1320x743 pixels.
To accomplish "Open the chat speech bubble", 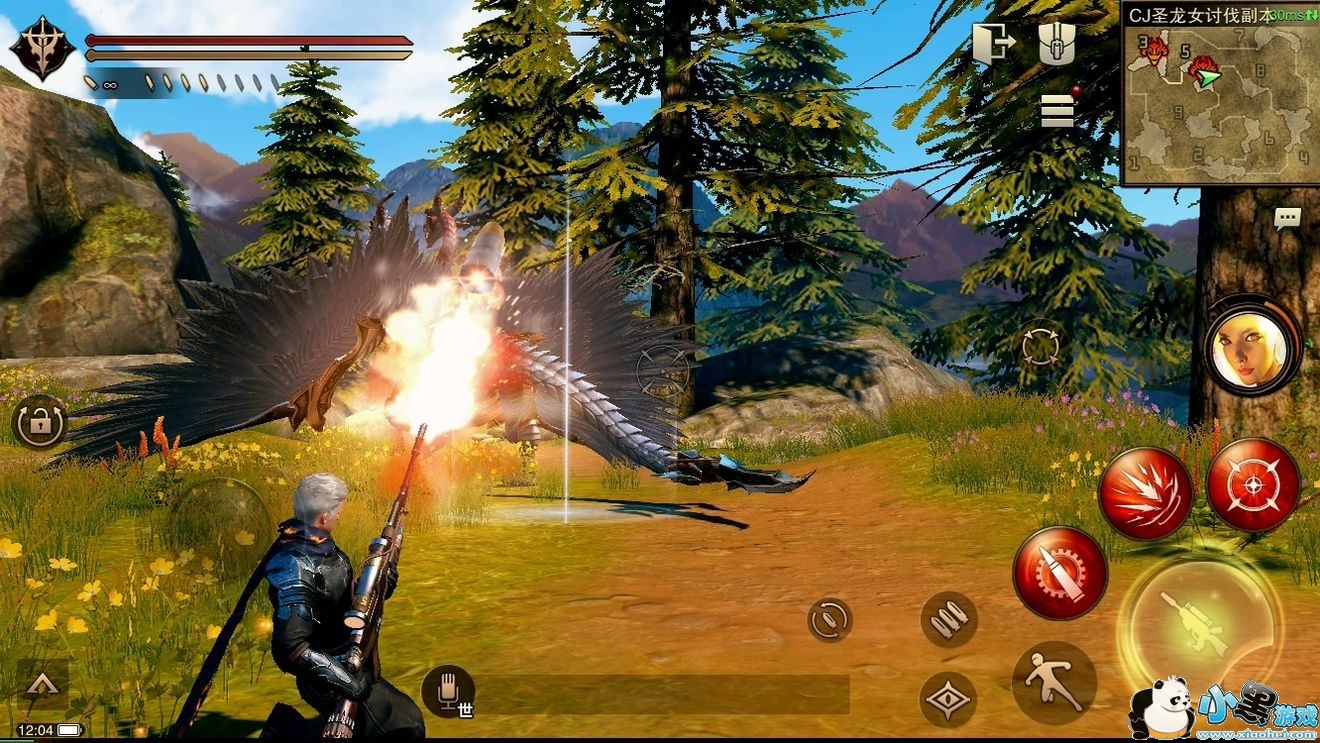I will tap(1288, 218).
